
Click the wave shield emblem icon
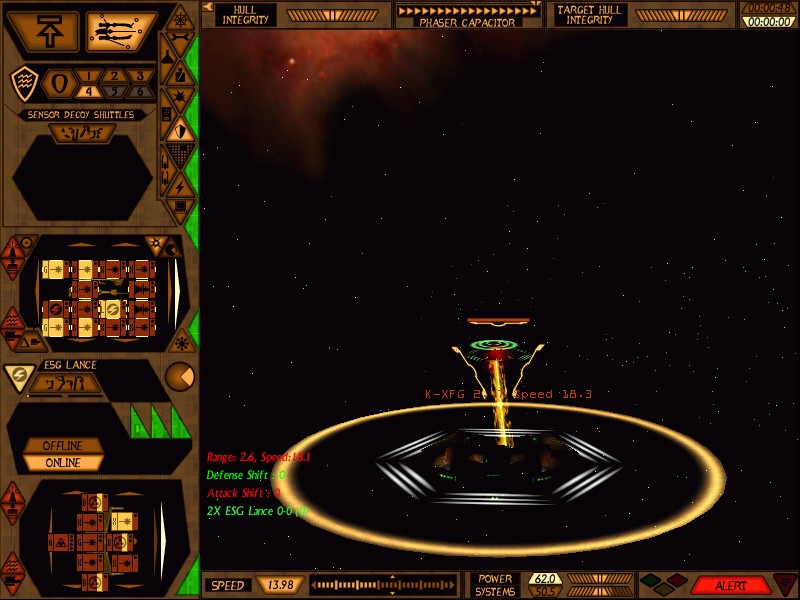(24, 84)
